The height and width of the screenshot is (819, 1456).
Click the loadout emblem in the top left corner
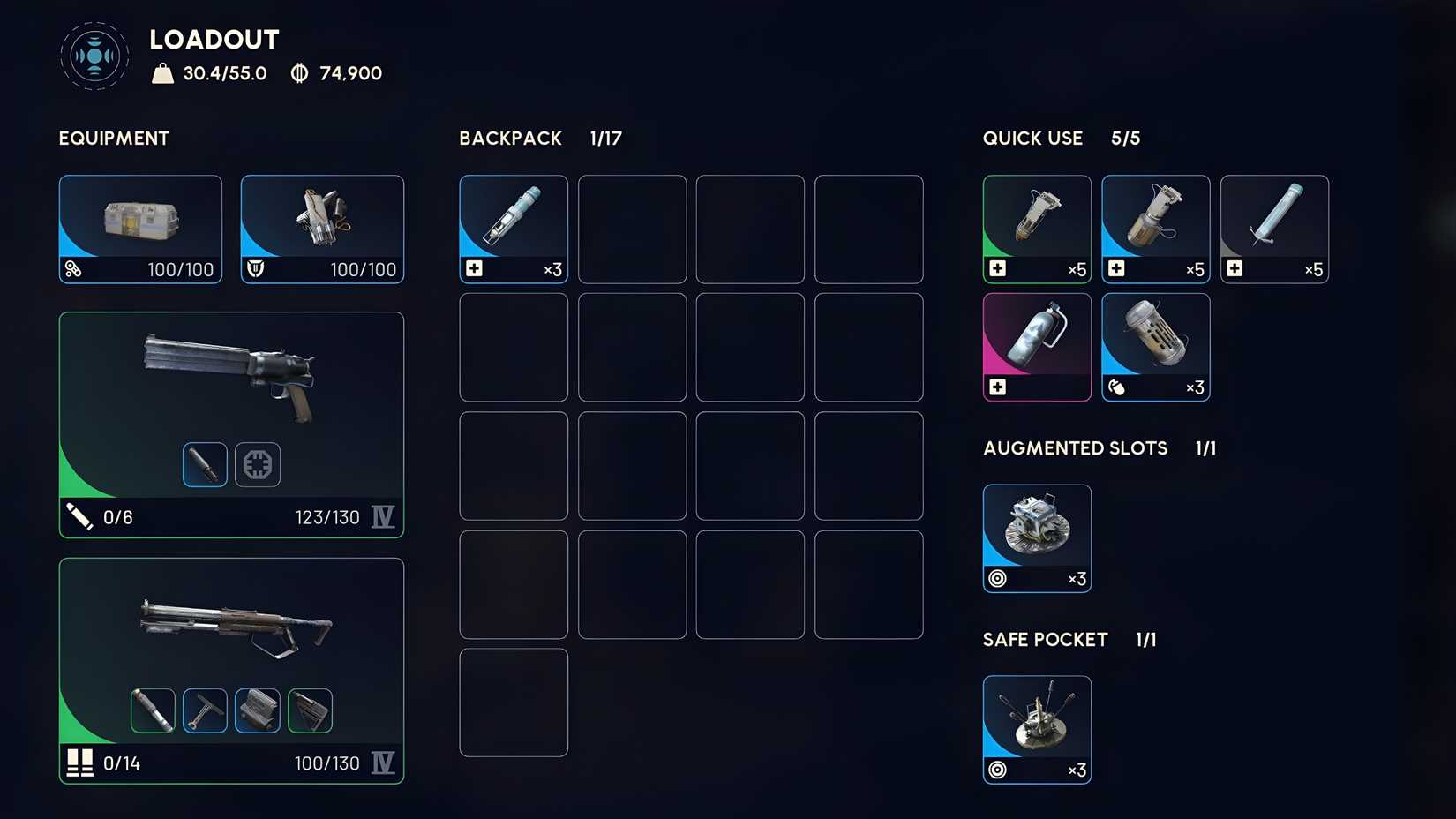93,55
